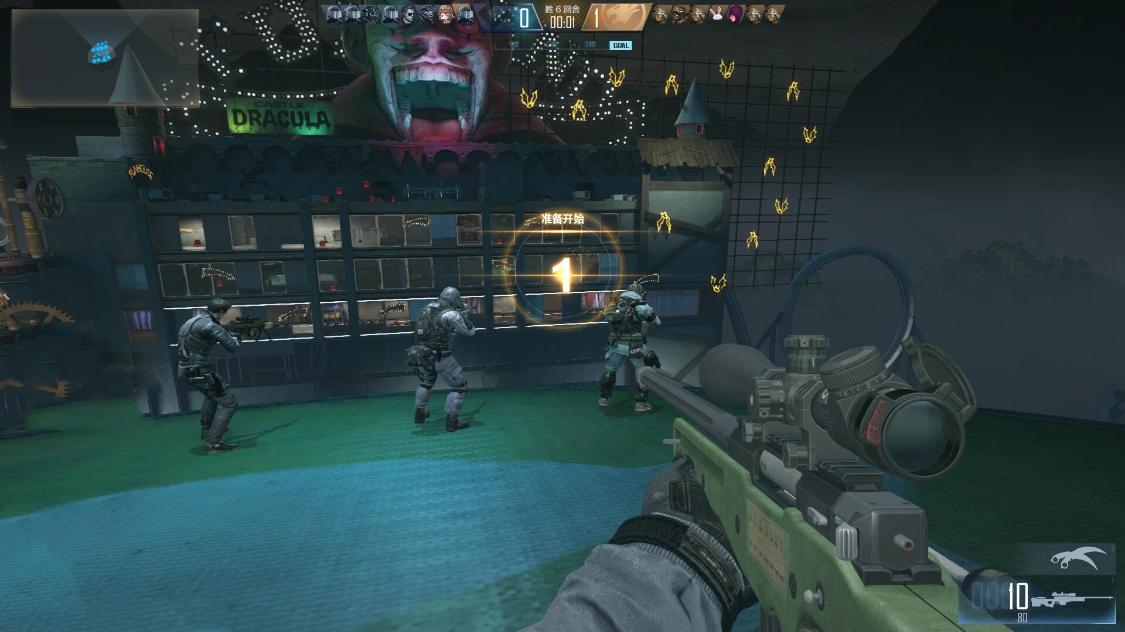1125x632 pixels.
Task: Select the sniper rifle weapon slot
Action: [1070, 600]
